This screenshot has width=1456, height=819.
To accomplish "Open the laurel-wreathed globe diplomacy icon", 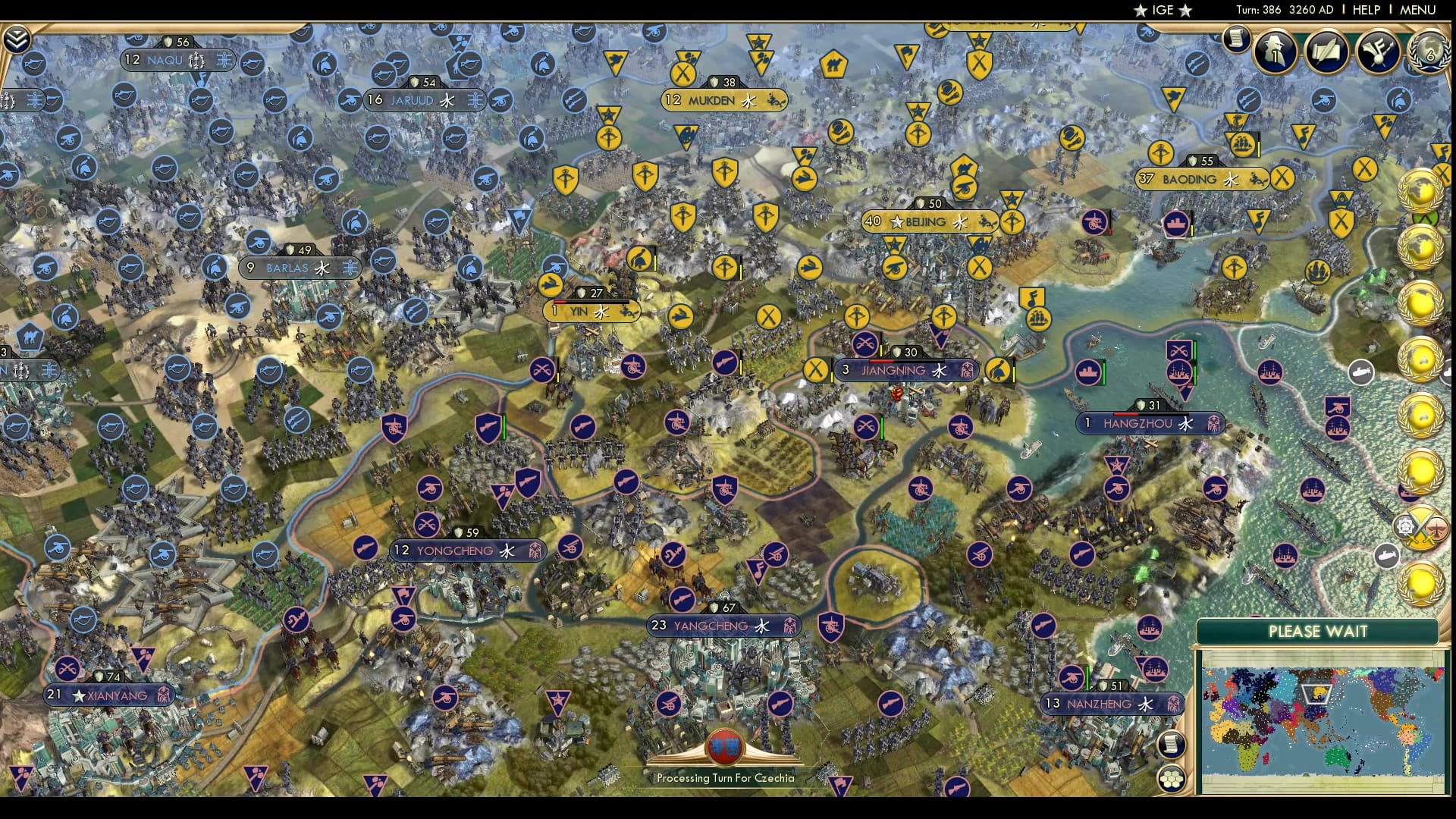I will [1428, 52].
